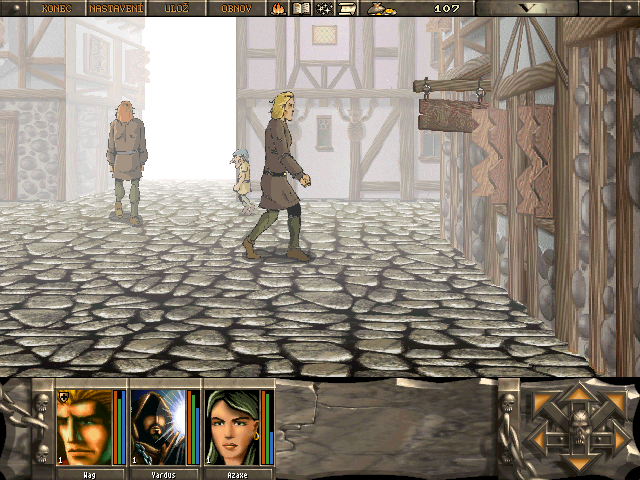Step backward with the down arrow
This screenshot has height=480, width=640.
pos(577,462)
